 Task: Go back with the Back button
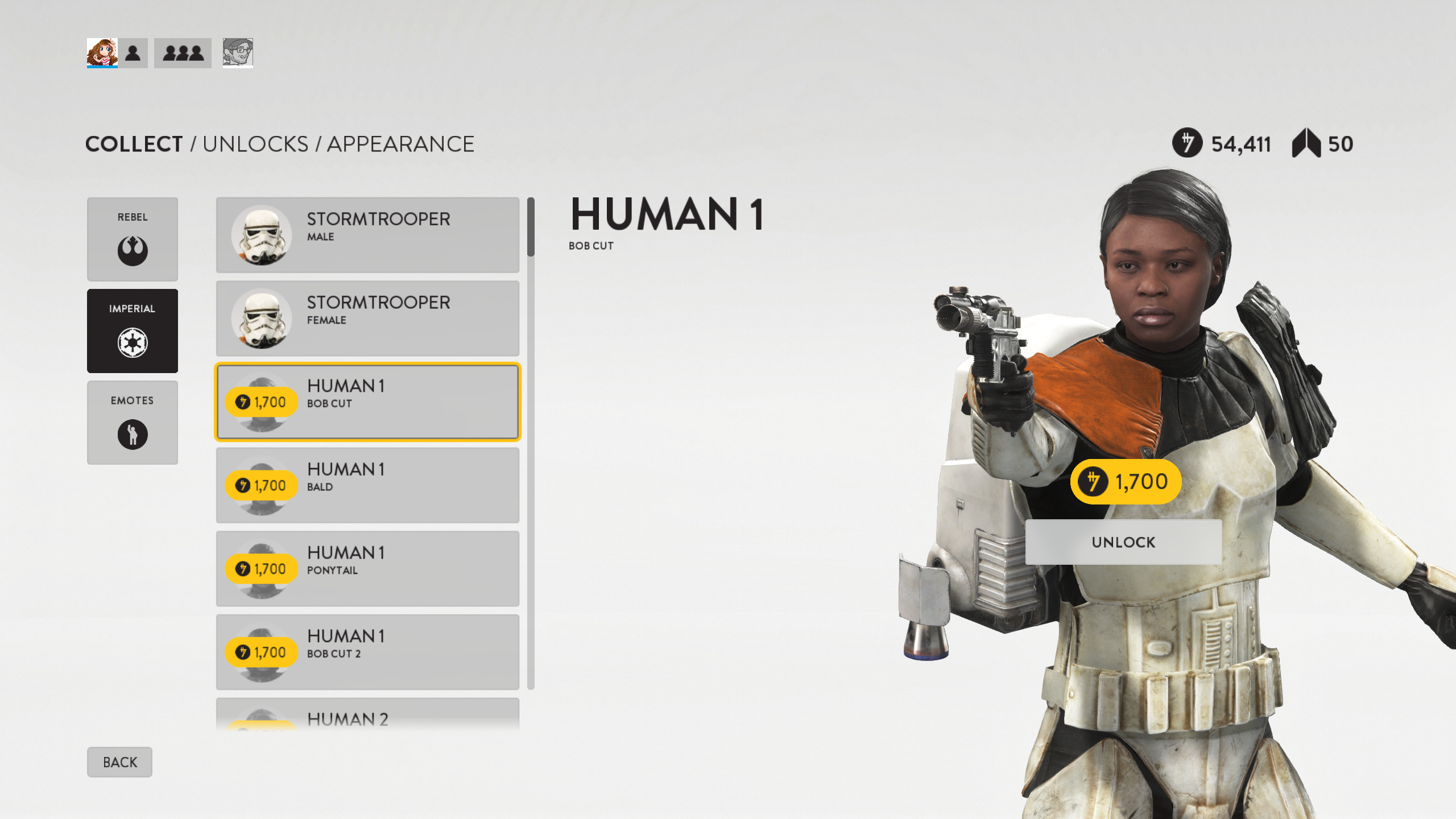pos(119,762)
